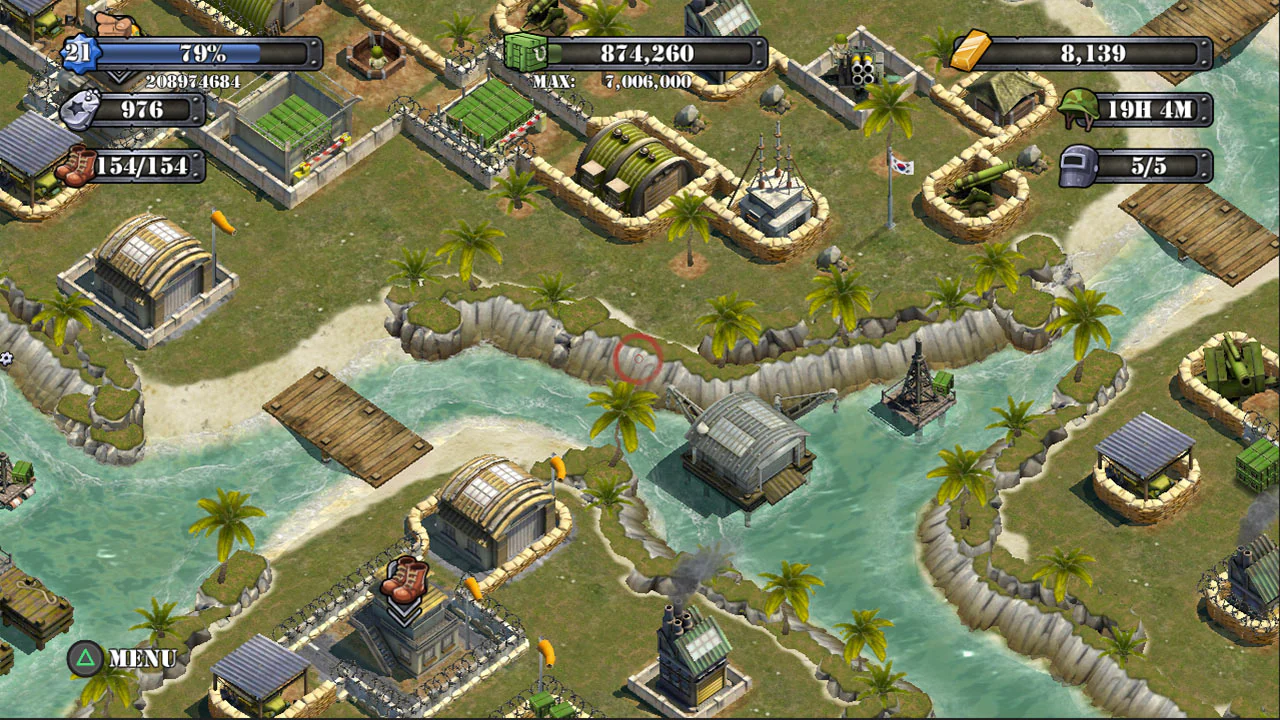This screenshot has height=720, width=1280.
Task: Click the welding mask icon beside 5/5
Action: coord(1078,166)
